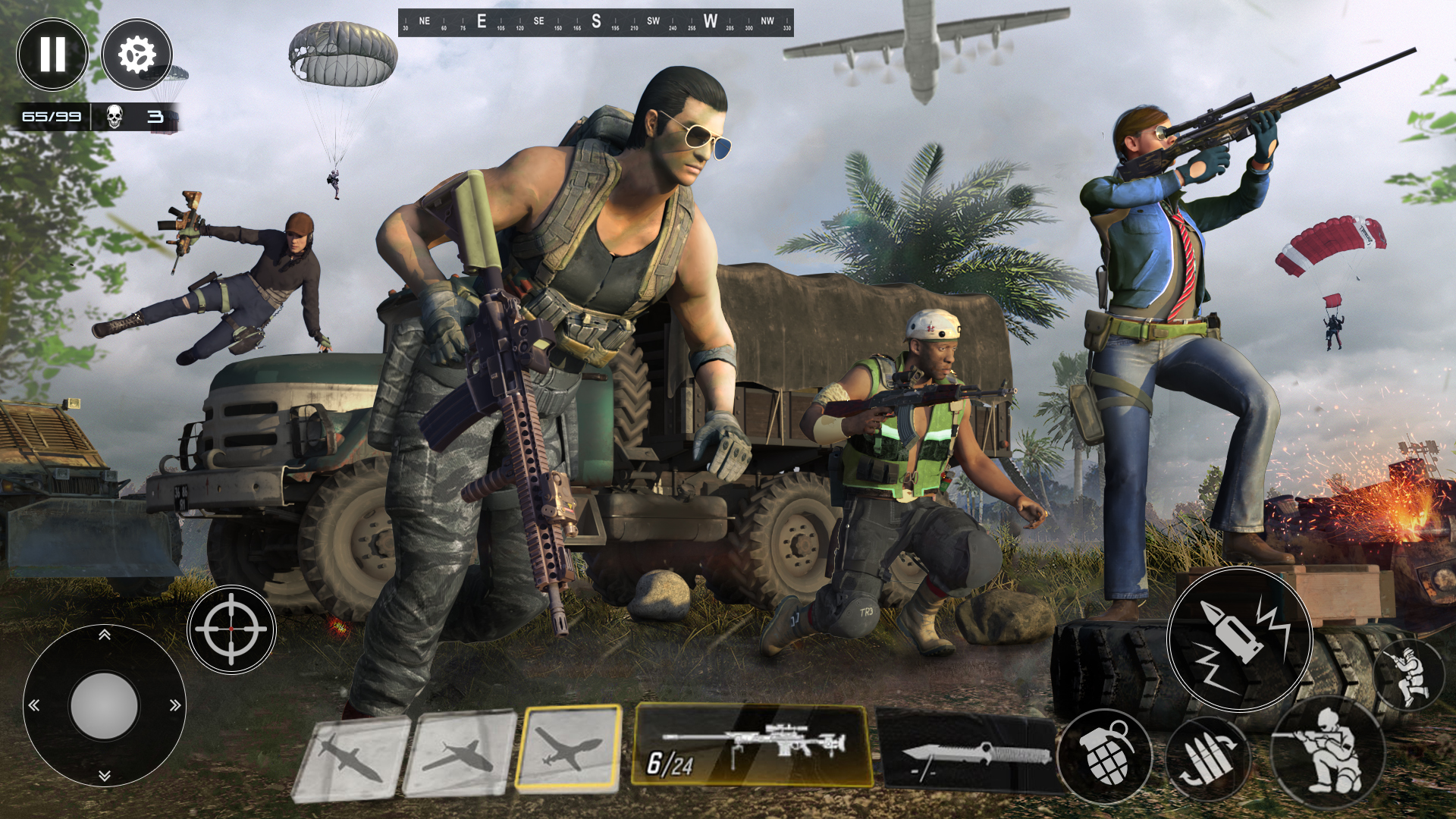Check the skull kill counter
Image resolution: width=1456 pixels, height=819 pixels.
(114, 115)
